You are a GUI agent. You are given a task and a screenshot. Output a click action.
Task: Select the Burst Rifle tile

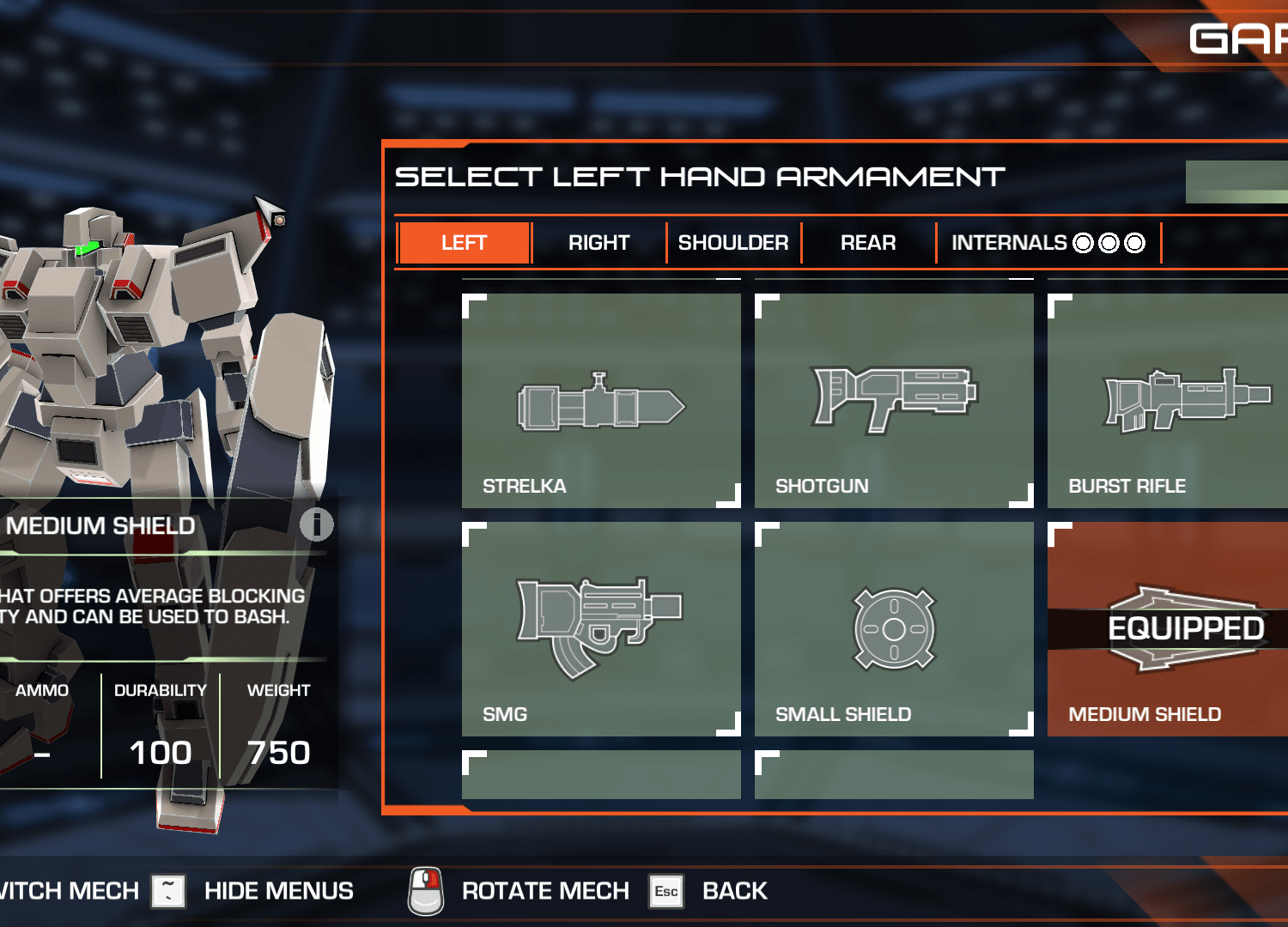[1168, 401]
